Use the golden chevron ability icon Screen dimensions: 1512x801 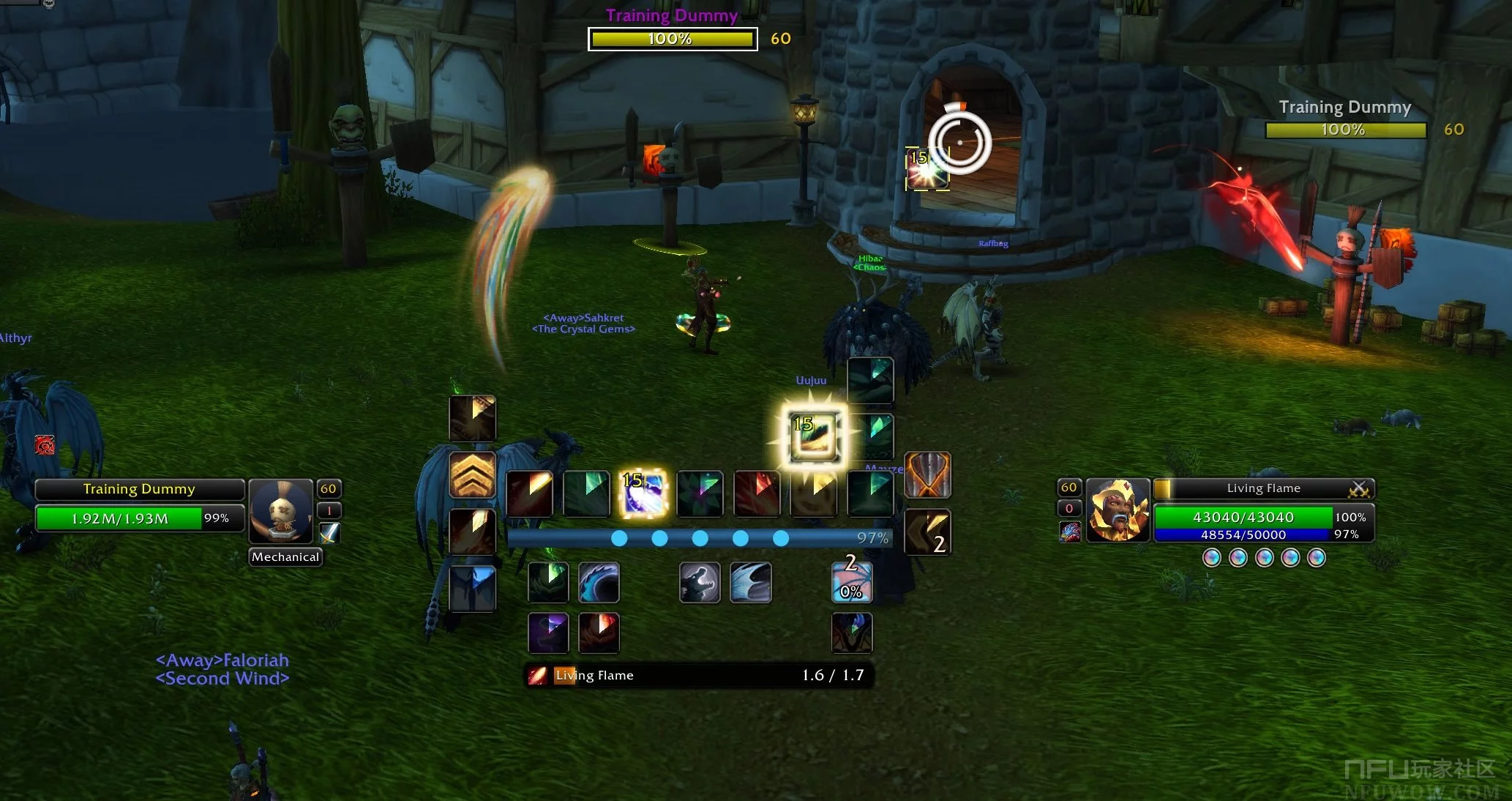pos(472,475)
